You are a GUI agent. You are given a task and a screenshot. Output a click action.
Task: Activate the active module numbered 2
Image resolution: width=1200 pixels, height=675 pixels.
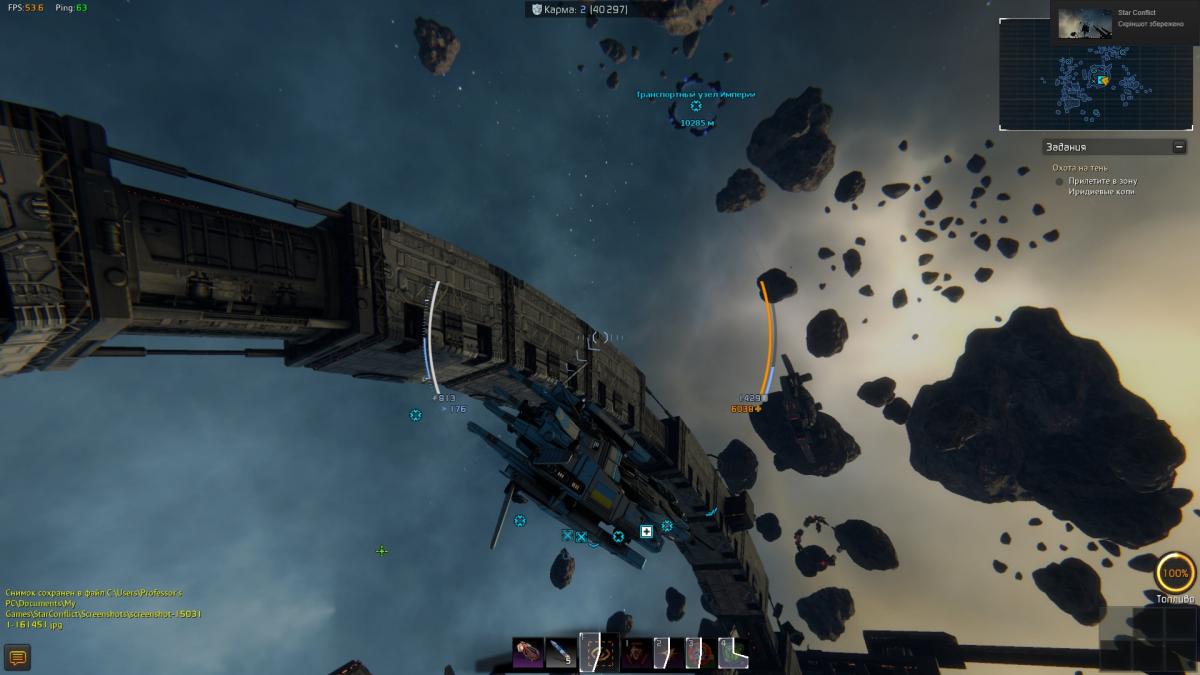tap(666, 653)
